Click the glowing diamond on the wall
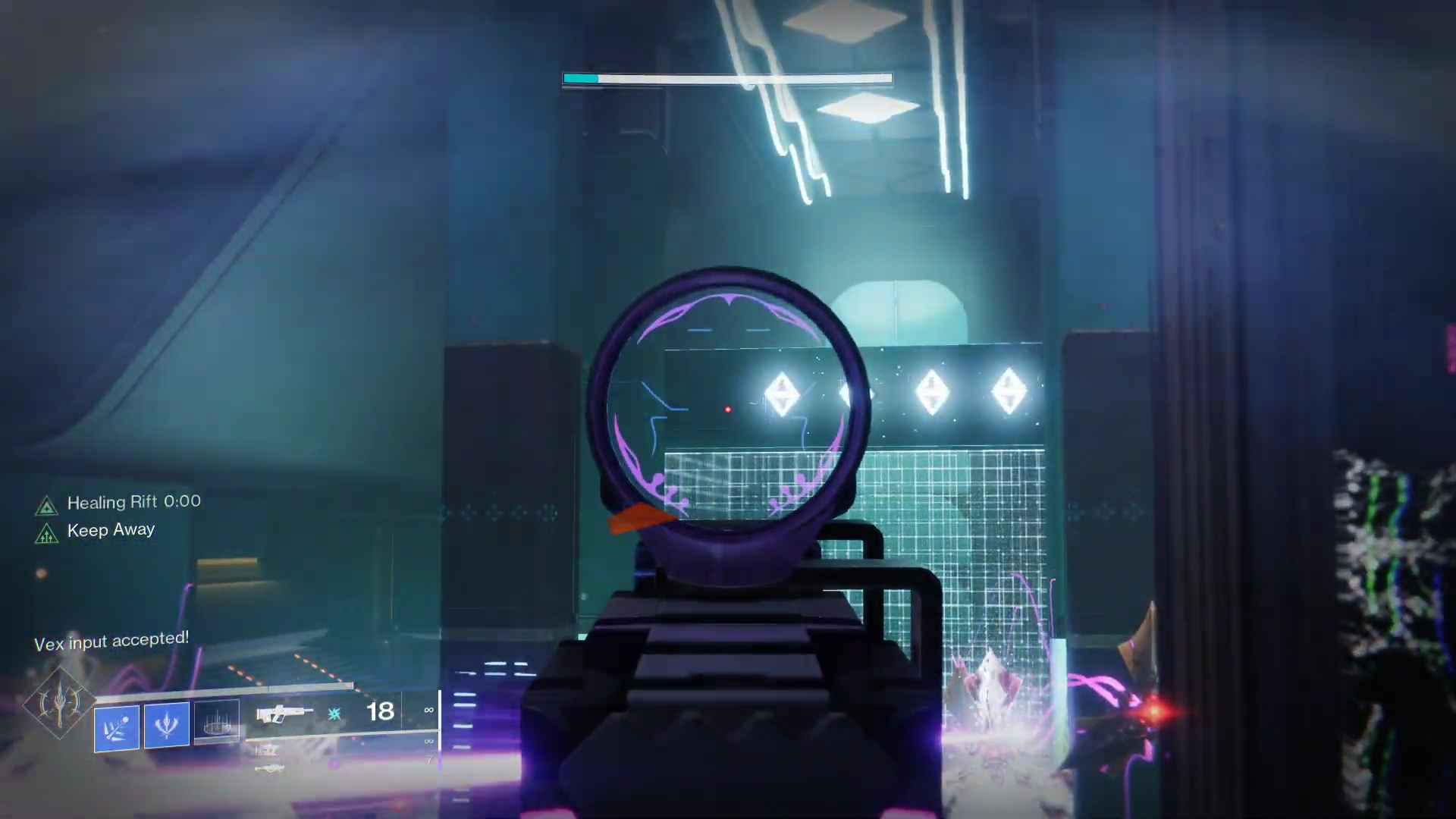This screenshot has width=1456, height=819. (x=783, y=391)
